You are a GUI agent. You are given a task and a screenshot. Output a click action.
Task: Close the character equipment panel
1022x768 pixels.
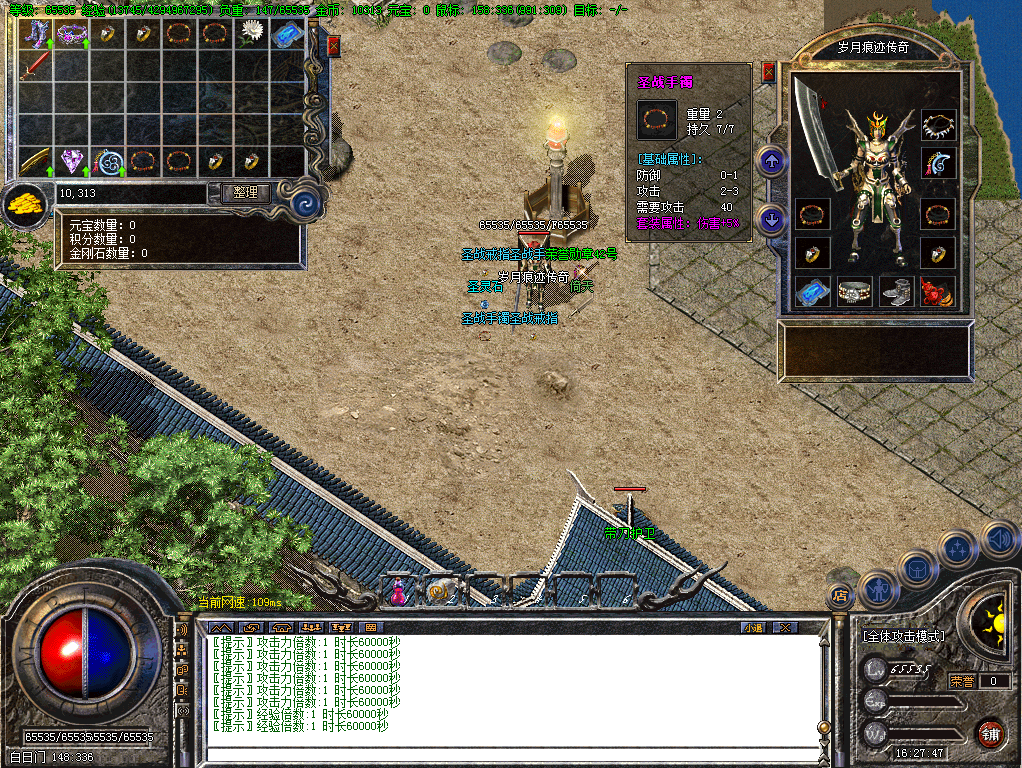[768, 71]
